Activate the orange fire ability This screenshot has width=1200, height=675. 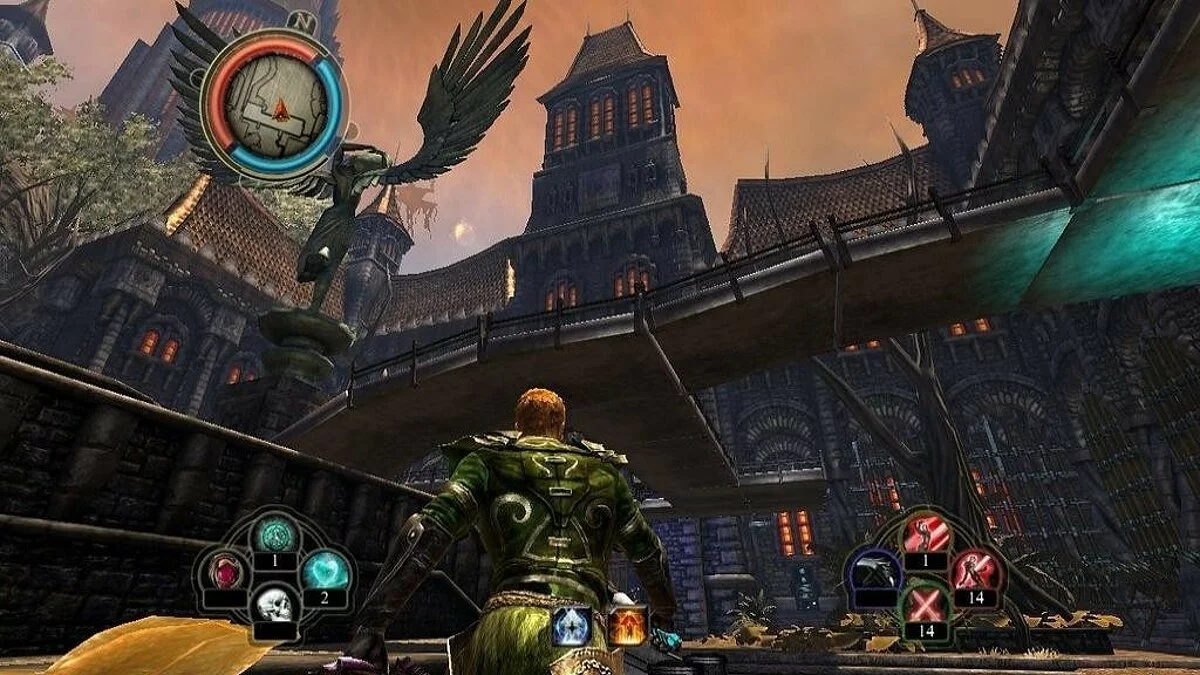point(626,626)
